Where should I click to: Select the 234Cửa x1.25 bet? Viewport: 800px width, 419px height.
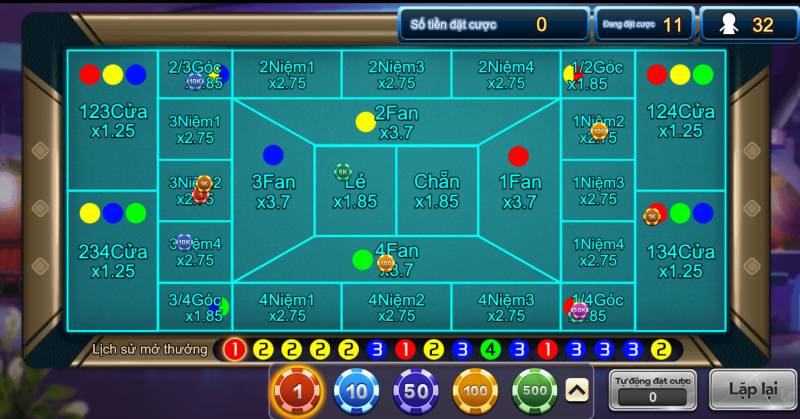pos(113,260)
